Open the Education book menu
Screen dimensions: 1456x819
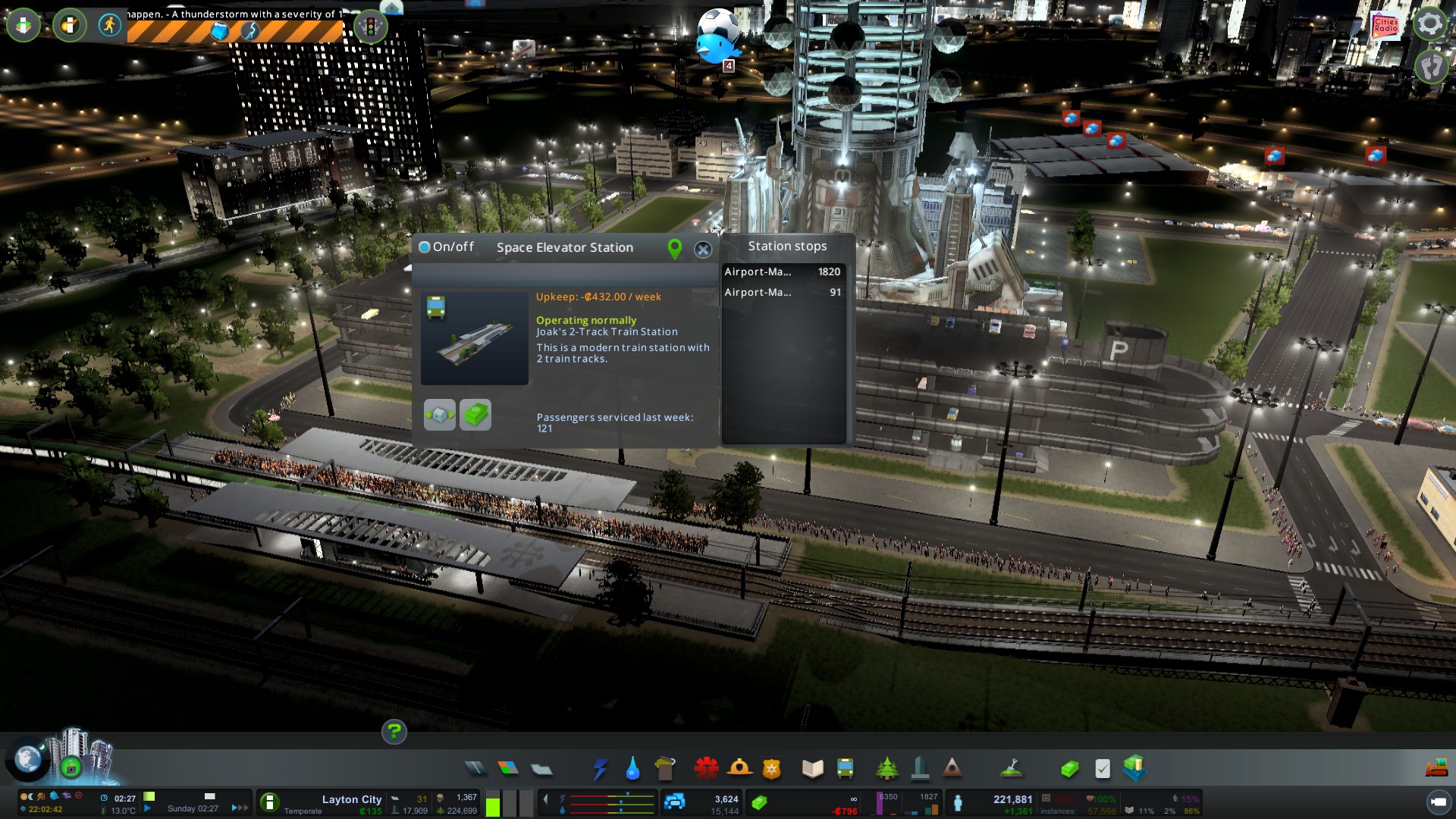[x=812, y=769]
